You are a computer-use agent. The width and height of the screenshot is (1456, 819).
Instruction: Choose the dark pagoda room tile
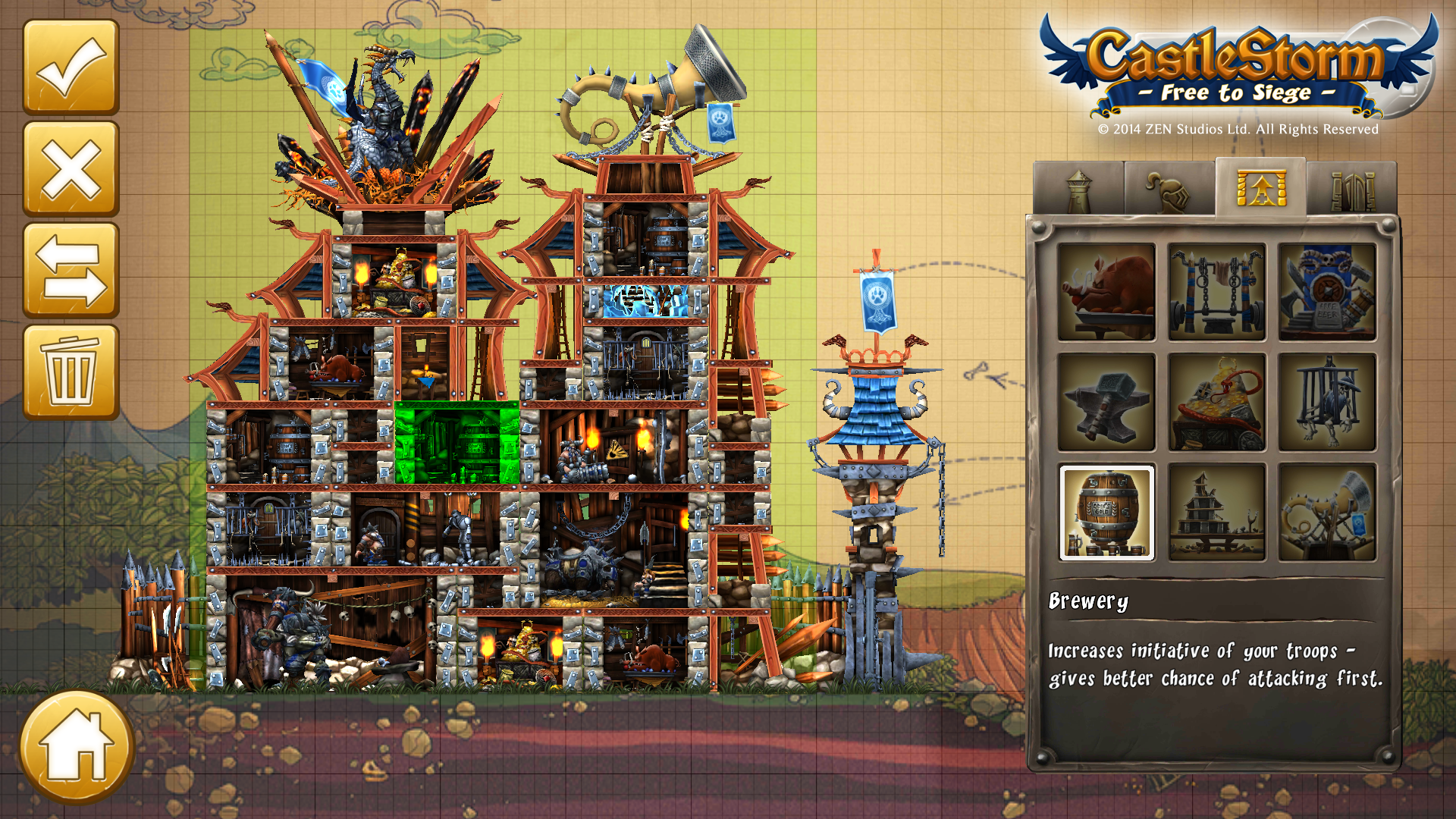click(x=1216, y=513)
